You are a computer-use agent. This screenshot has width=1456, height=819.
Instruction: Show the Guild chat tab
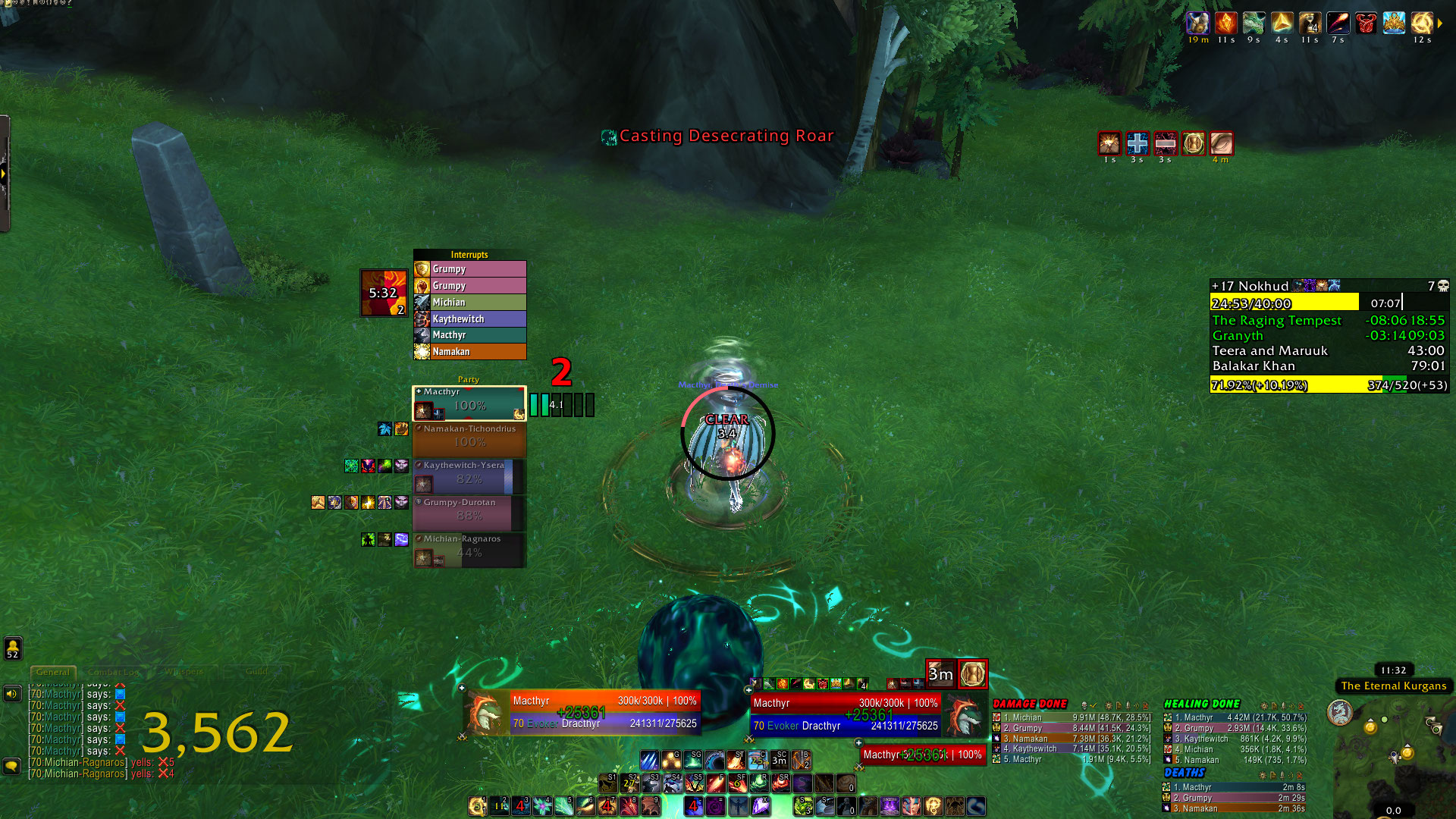pos(256,672)
